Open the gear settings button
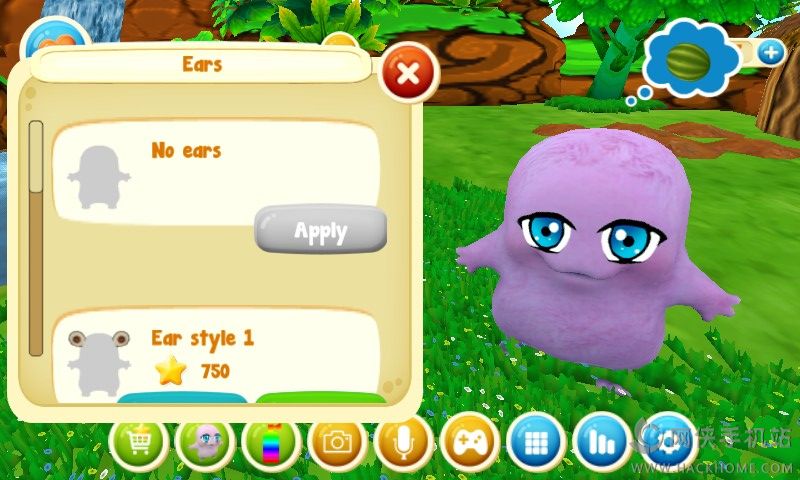The image size is (800, 480). 668,443
